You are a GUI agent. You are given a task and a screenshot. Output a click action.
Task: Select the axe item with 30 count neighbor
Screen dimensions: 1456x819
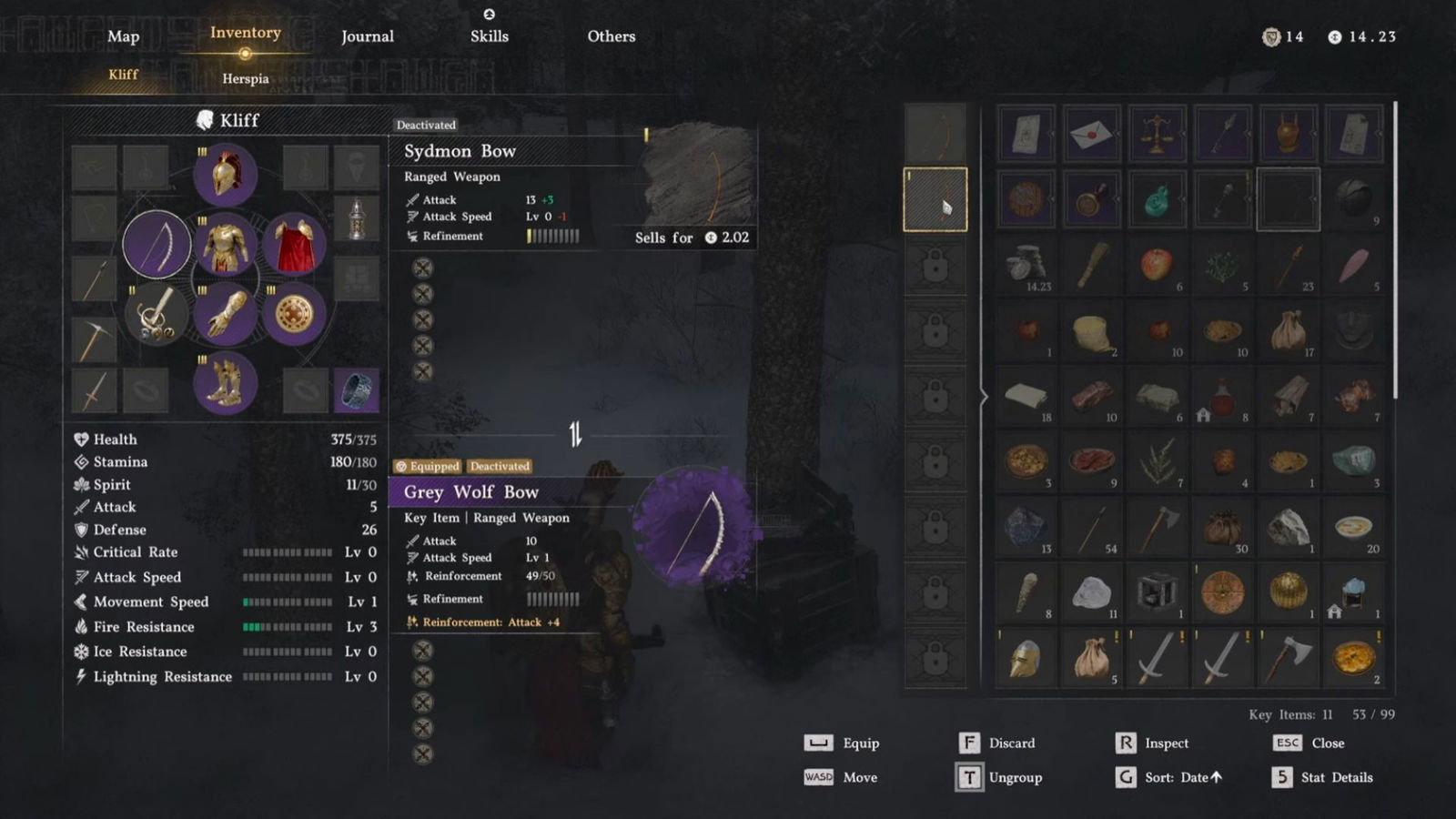[1157, 527]
